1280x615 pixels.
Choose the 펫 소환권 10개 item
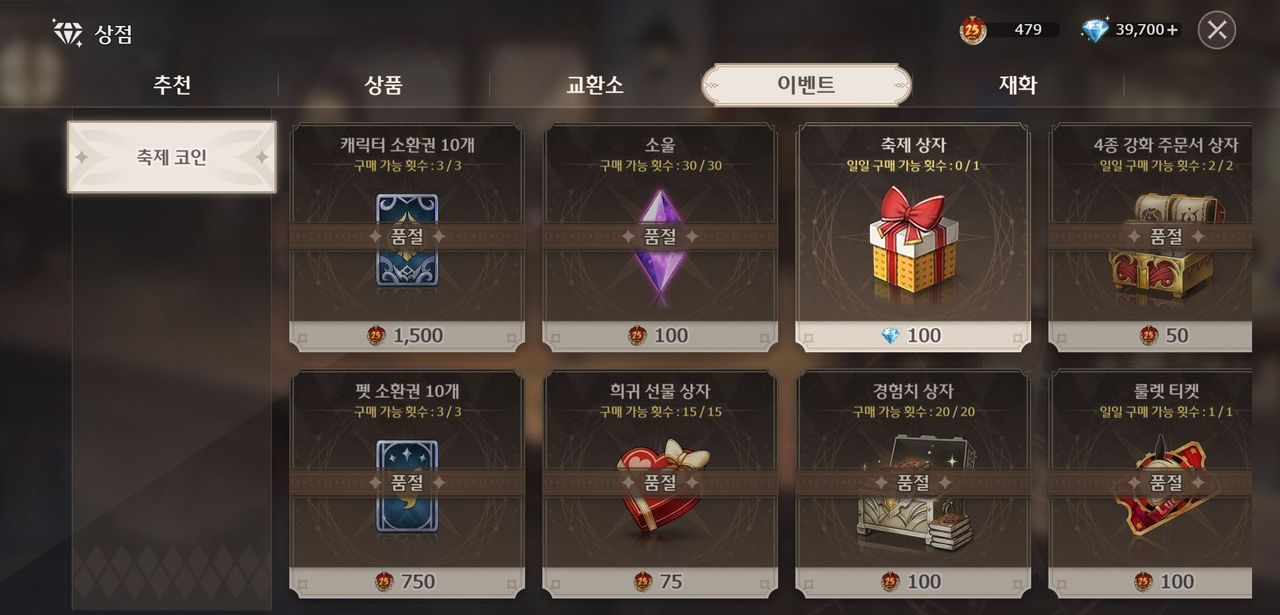tap(407, 485)
